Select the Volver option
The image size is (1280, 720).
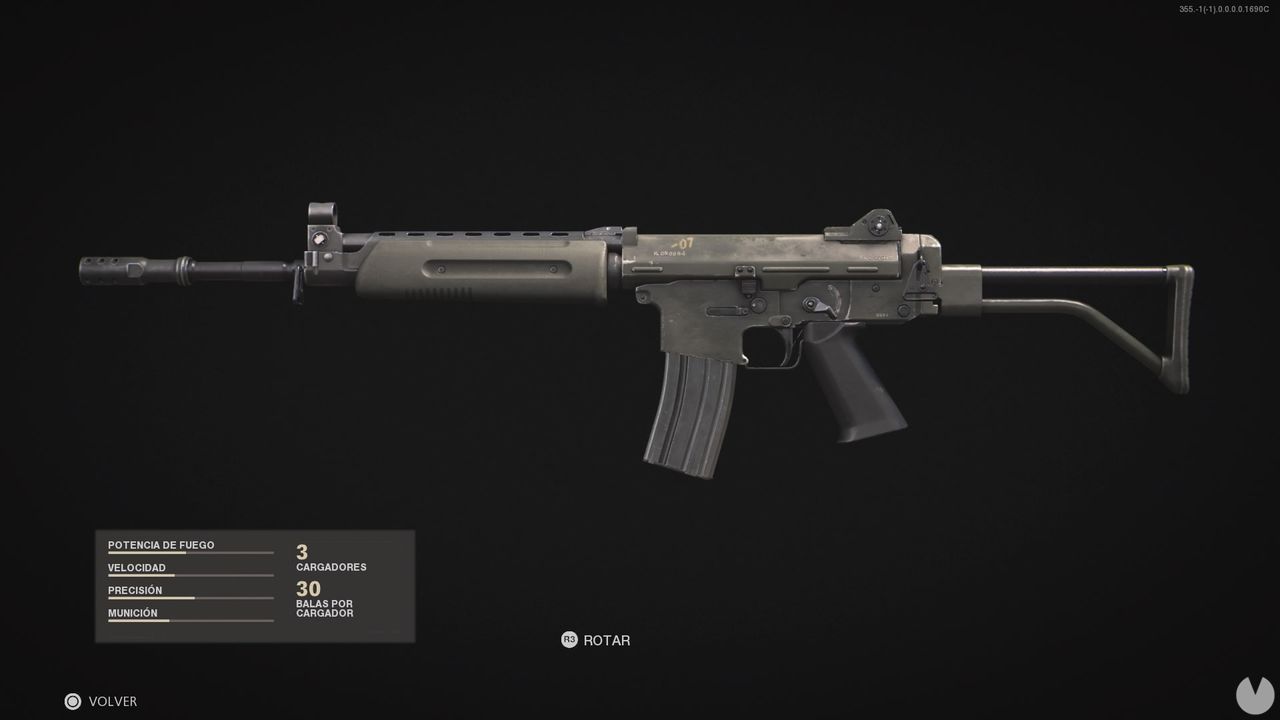(115, 701)
